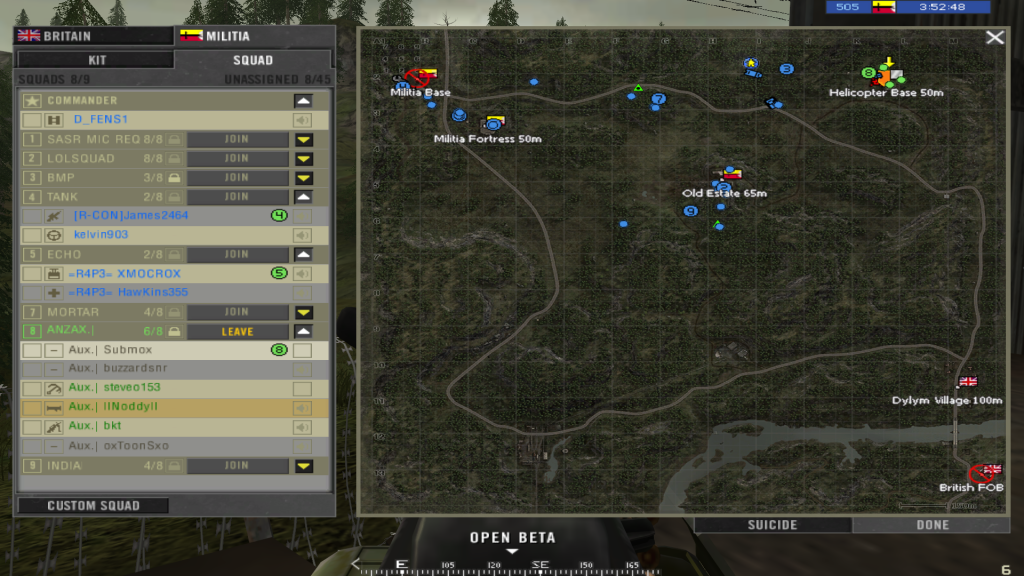Create a custom squad

coord(93,506)
